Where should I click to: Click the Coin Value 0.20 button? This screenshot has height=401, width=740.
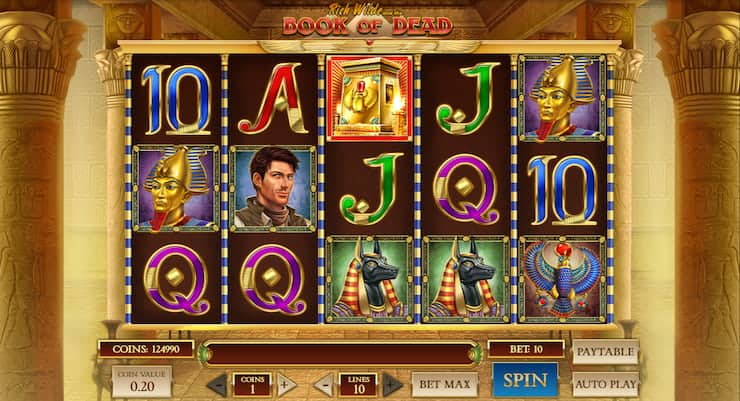[141, 381]
